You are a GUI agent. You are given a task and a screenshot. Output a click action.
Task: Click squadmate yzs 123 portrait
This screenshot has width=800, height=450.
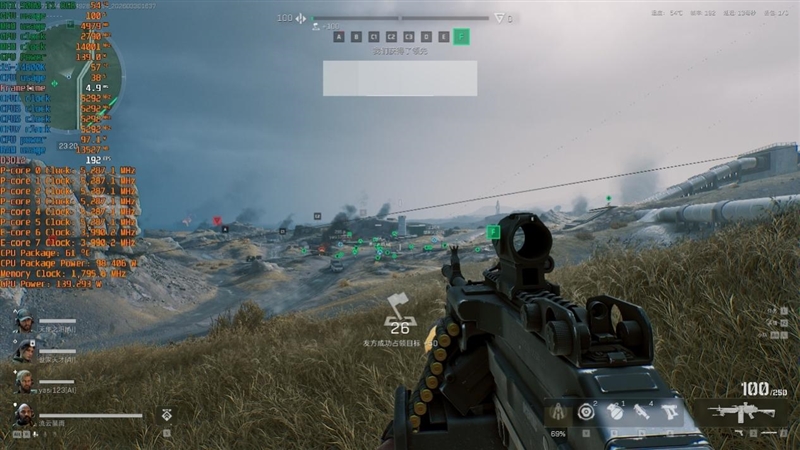pos(23,380)
